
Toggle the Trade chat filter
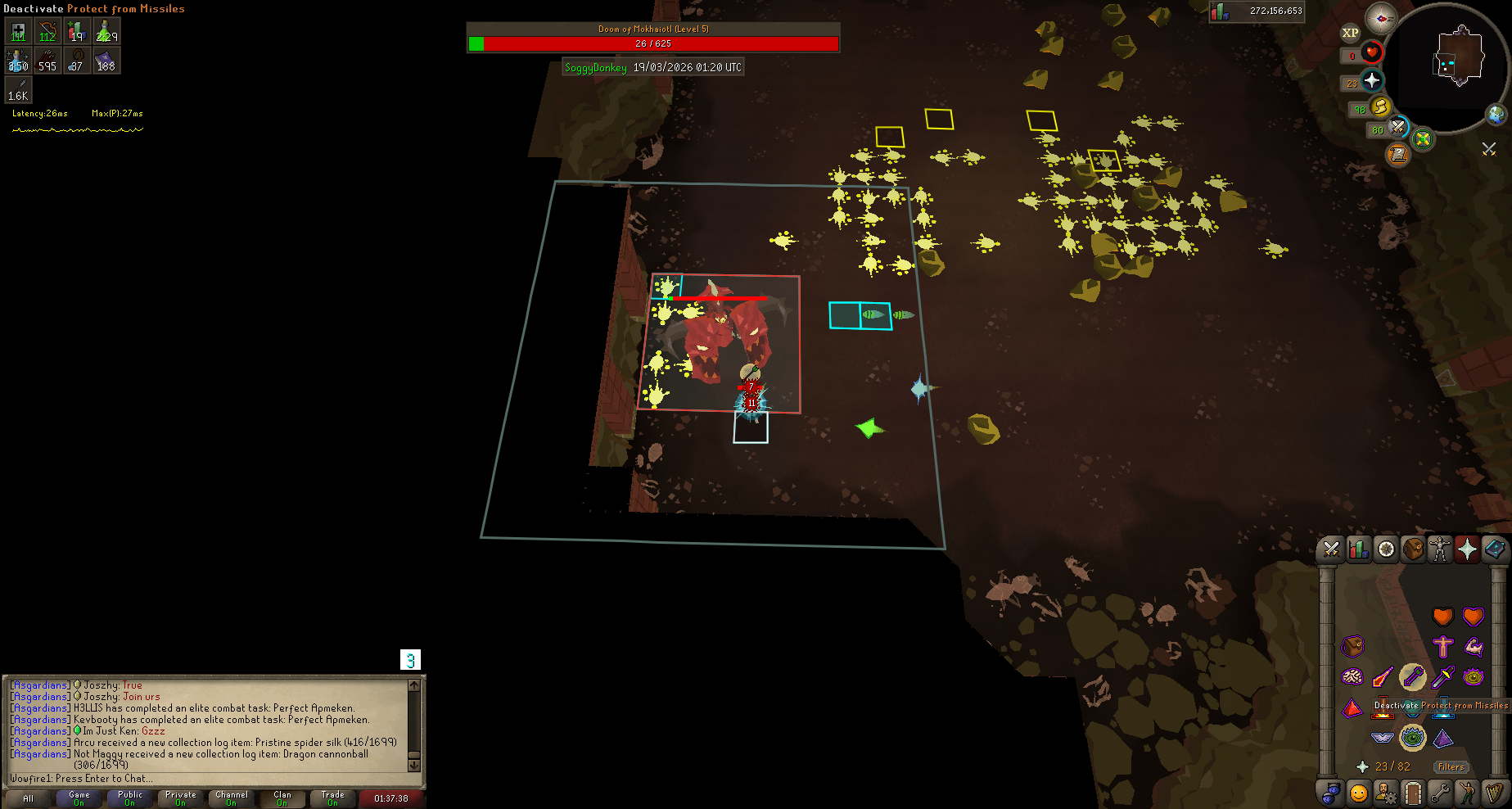[x=333, y=798]
